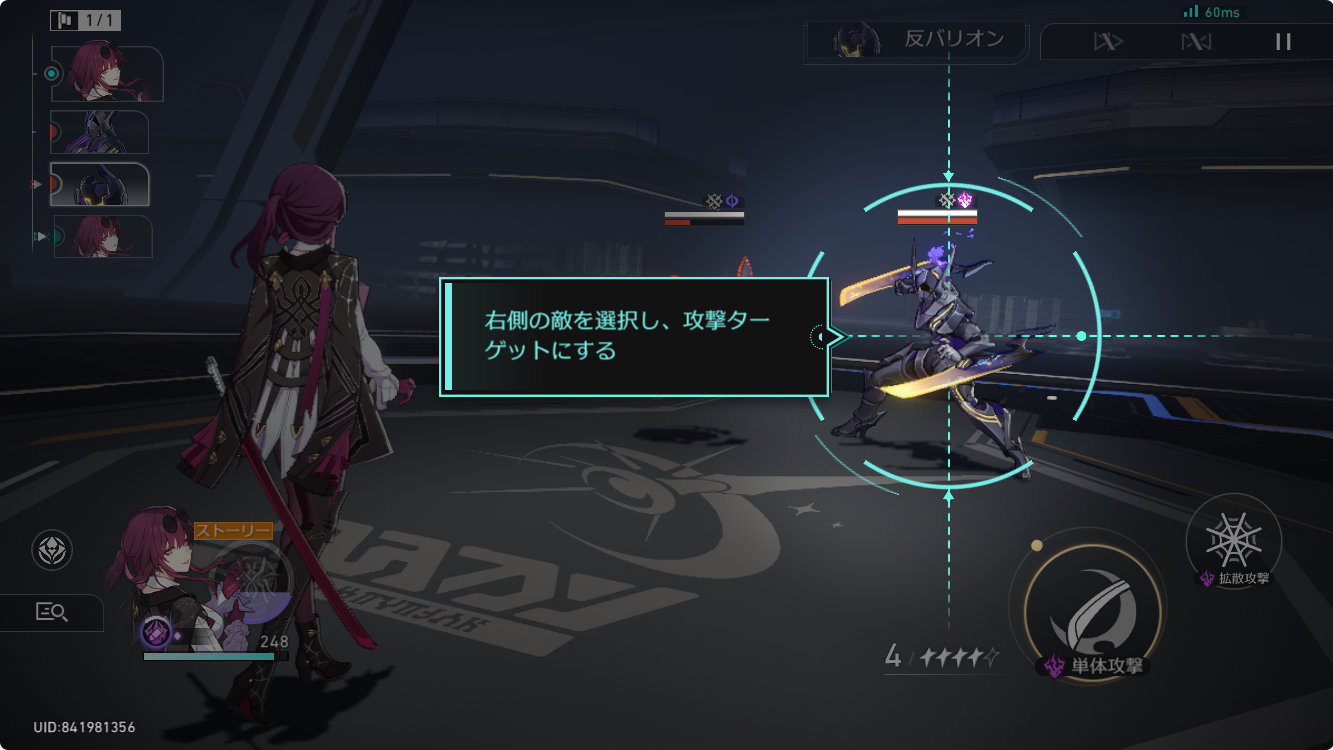The image size is (1333, 750).
Task: Toggle the double-speed battle icon
Action: [1108, 42]
